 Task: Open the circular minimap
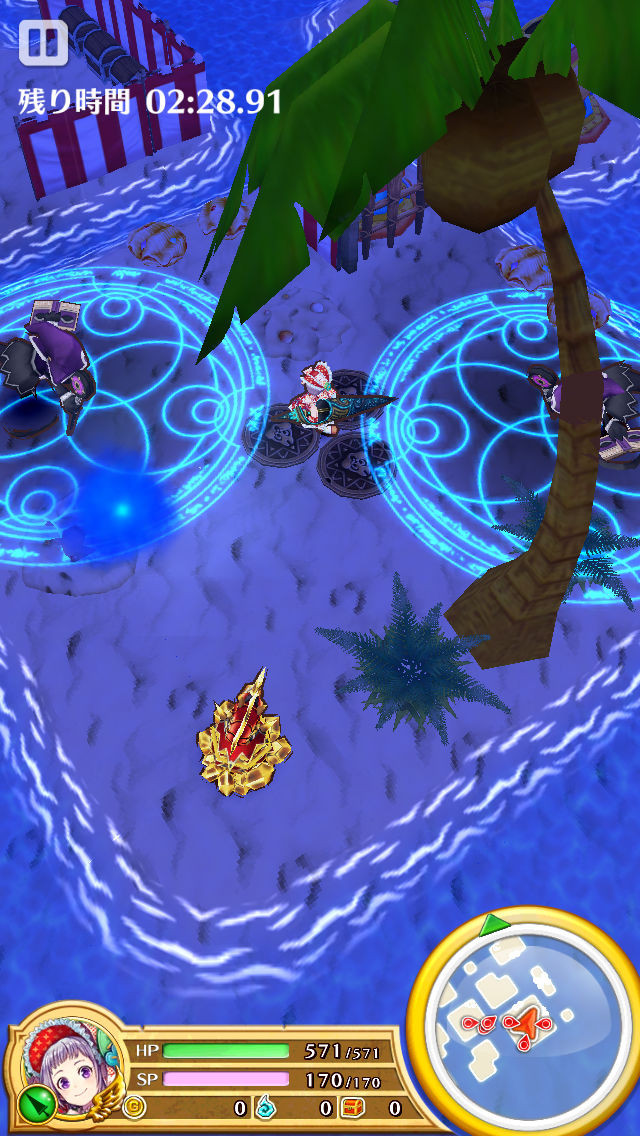[522, 1020]
